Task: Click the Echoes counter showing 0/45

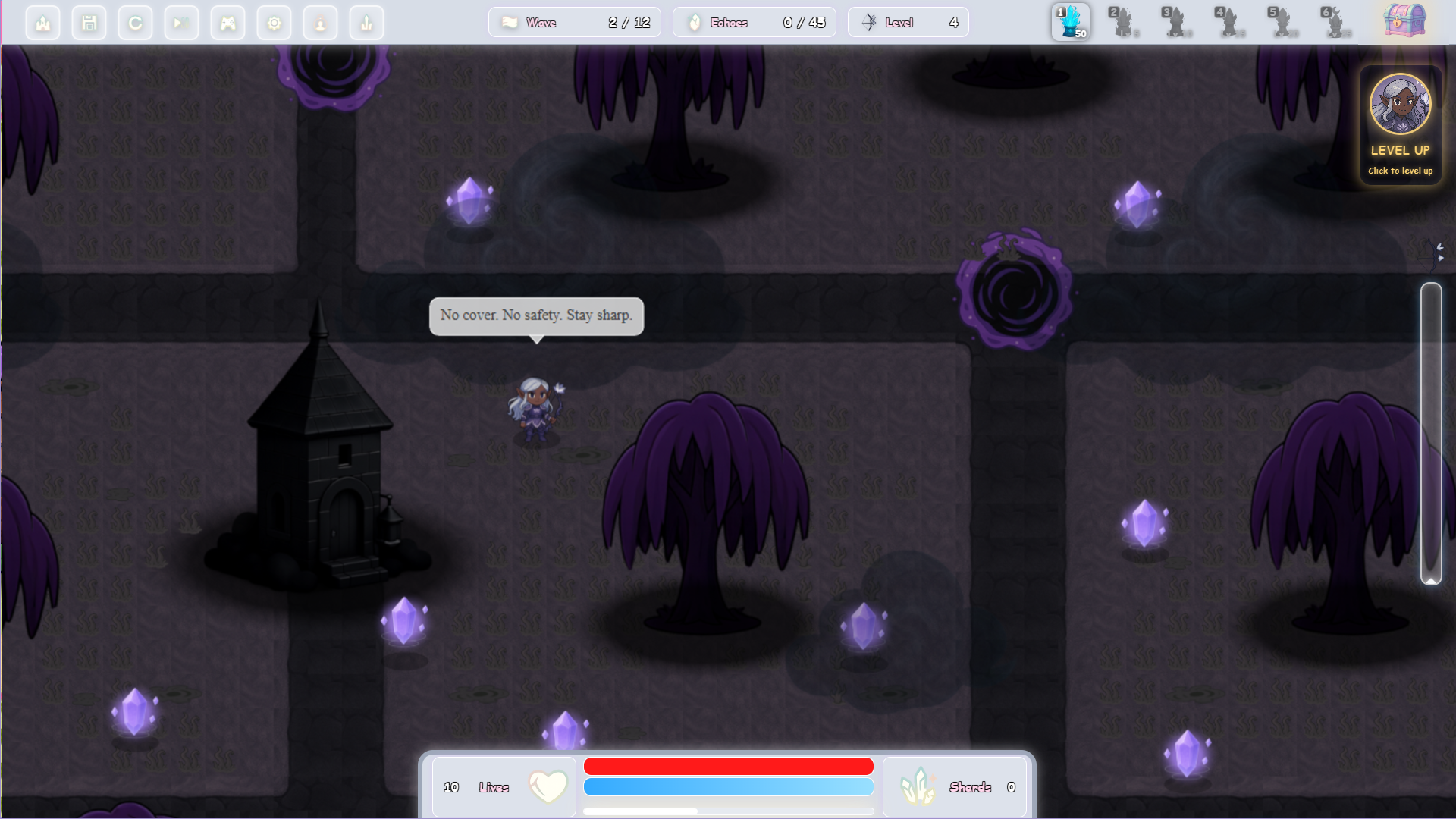Action: 754,23
